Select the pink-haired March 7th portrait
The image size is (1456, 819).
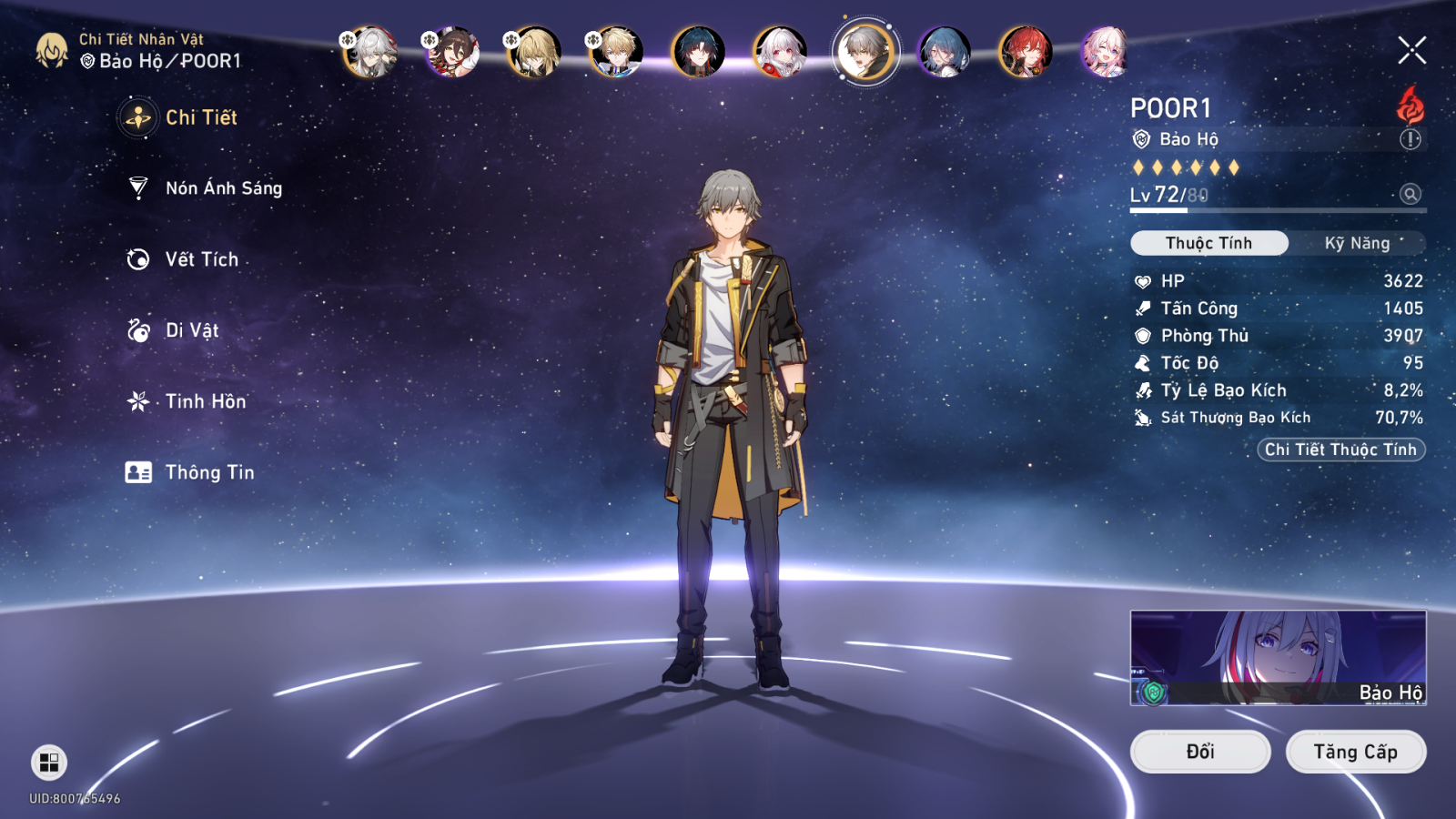coord(1106,52)
